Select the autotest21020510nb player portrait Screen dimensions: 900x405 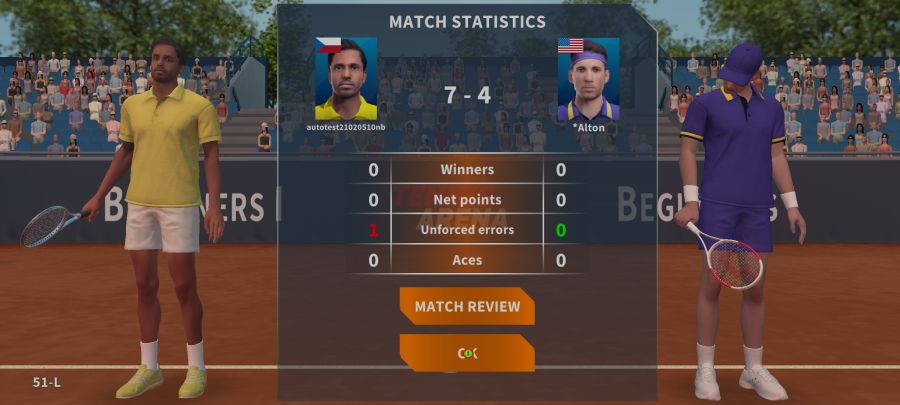(346, 79)
